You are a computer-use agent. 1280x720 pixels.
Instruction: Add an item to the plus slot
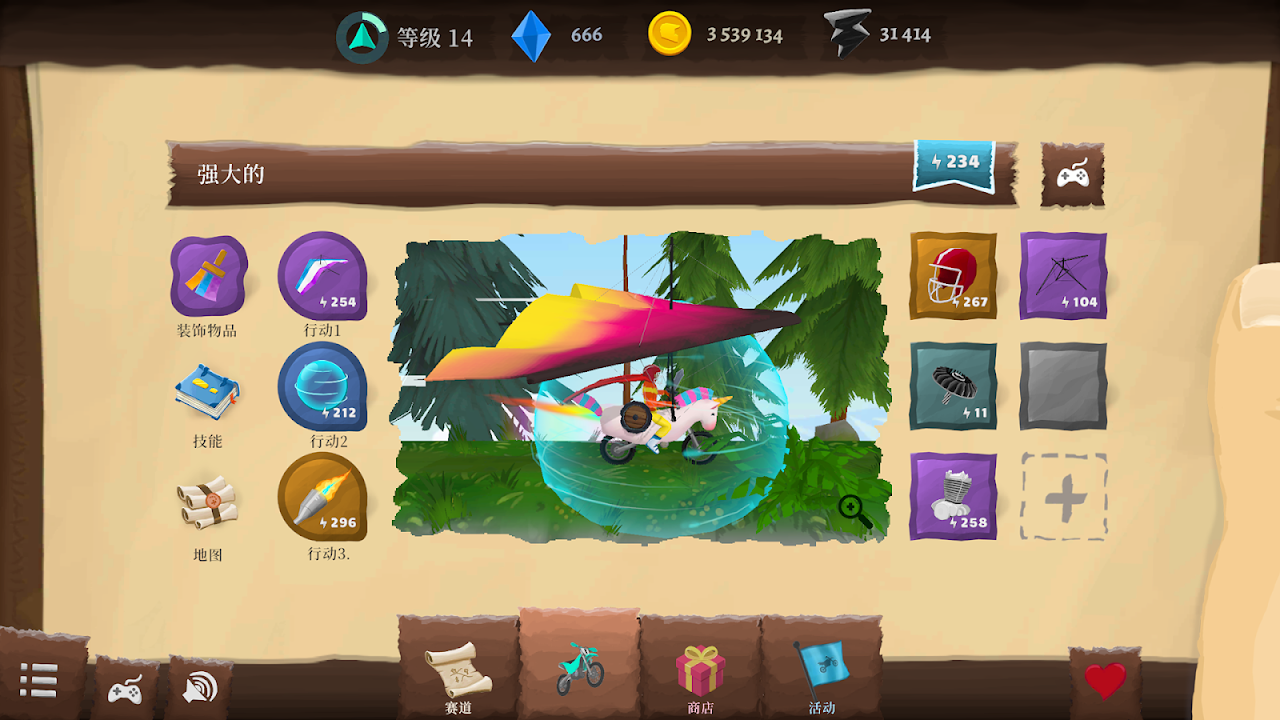coord(1063,496)
